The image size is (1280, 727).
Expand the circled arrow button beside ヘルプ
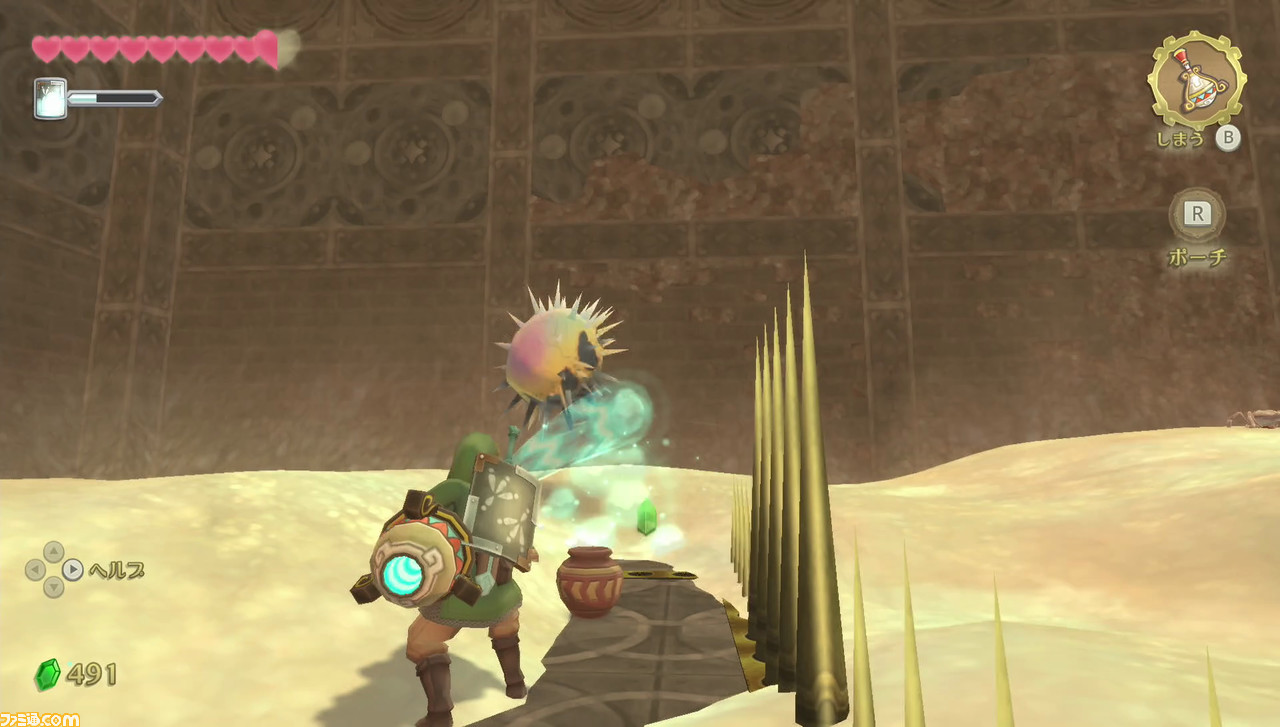(x=71, y=570)
